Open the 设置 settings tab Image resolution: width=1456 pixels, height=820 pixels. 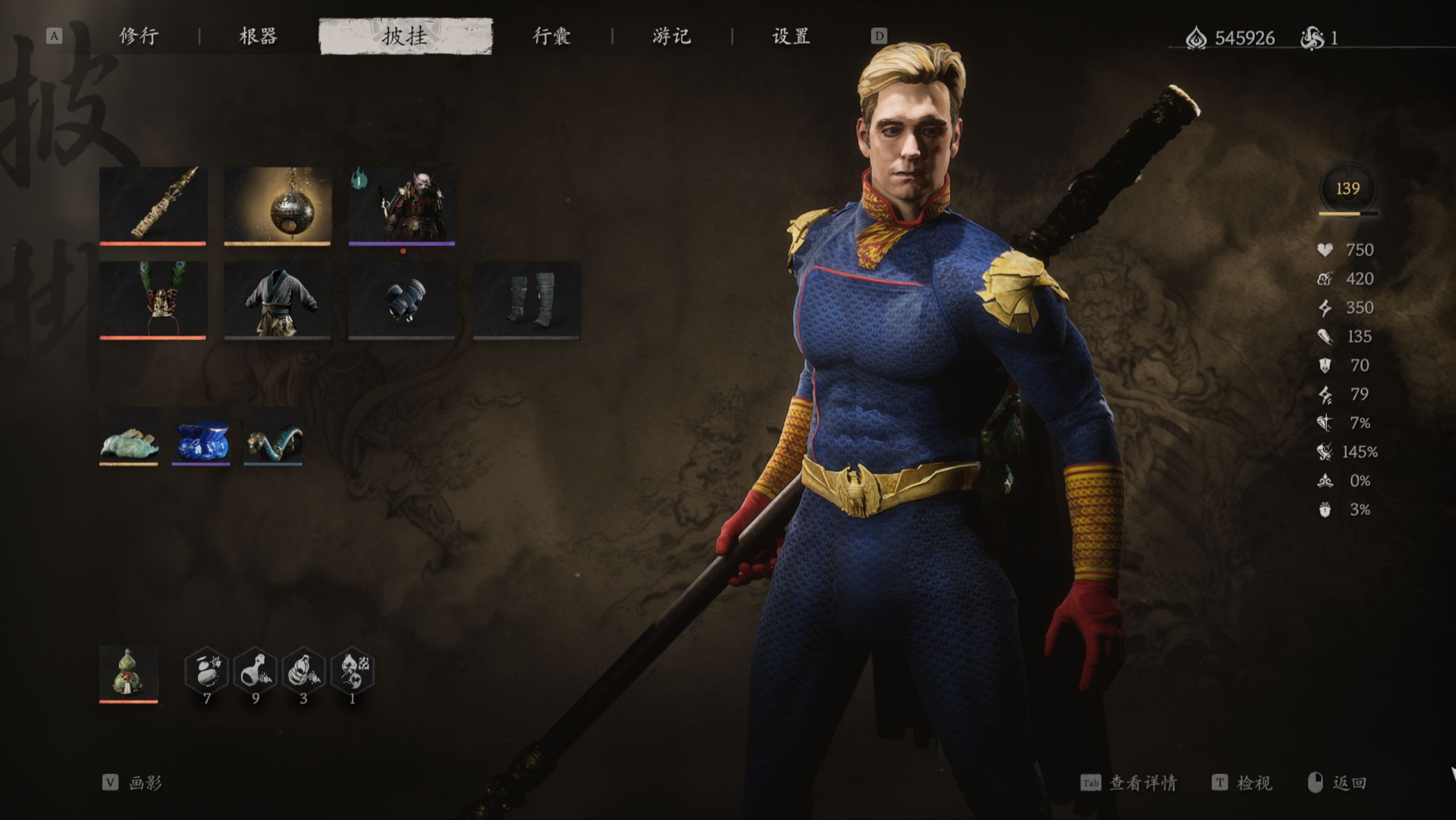790,36
